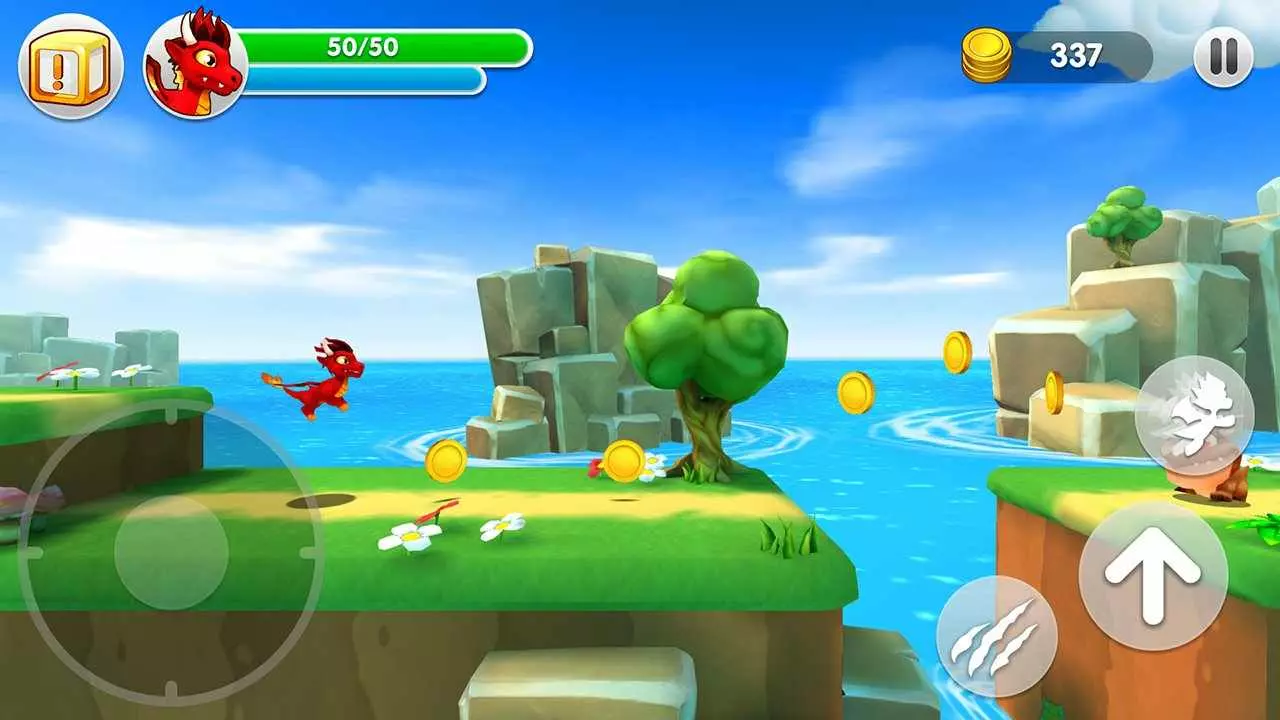This screenshot has width=1280, height=720.
Task: Click the flying red dragon character
Action: tap(330, 380)
